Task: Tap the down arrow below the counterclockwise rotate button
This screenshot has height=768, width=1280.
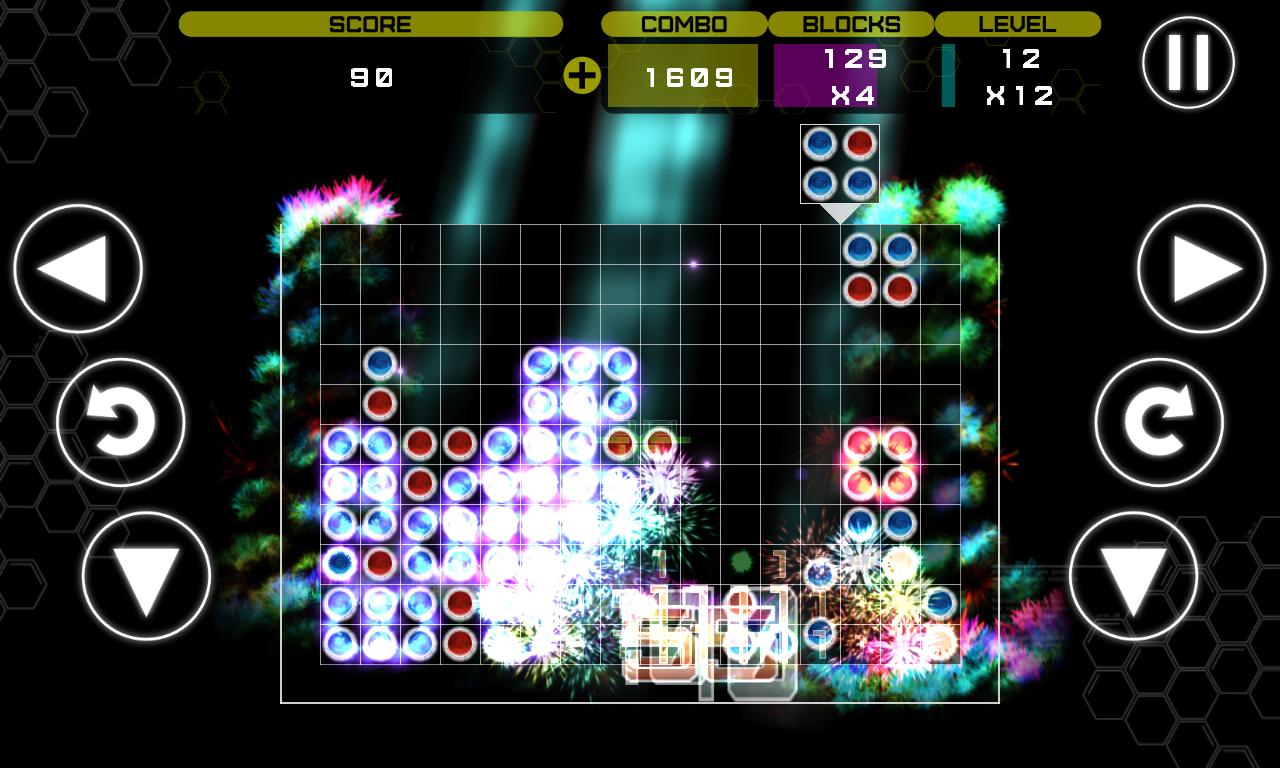Action: pos(146,576)
